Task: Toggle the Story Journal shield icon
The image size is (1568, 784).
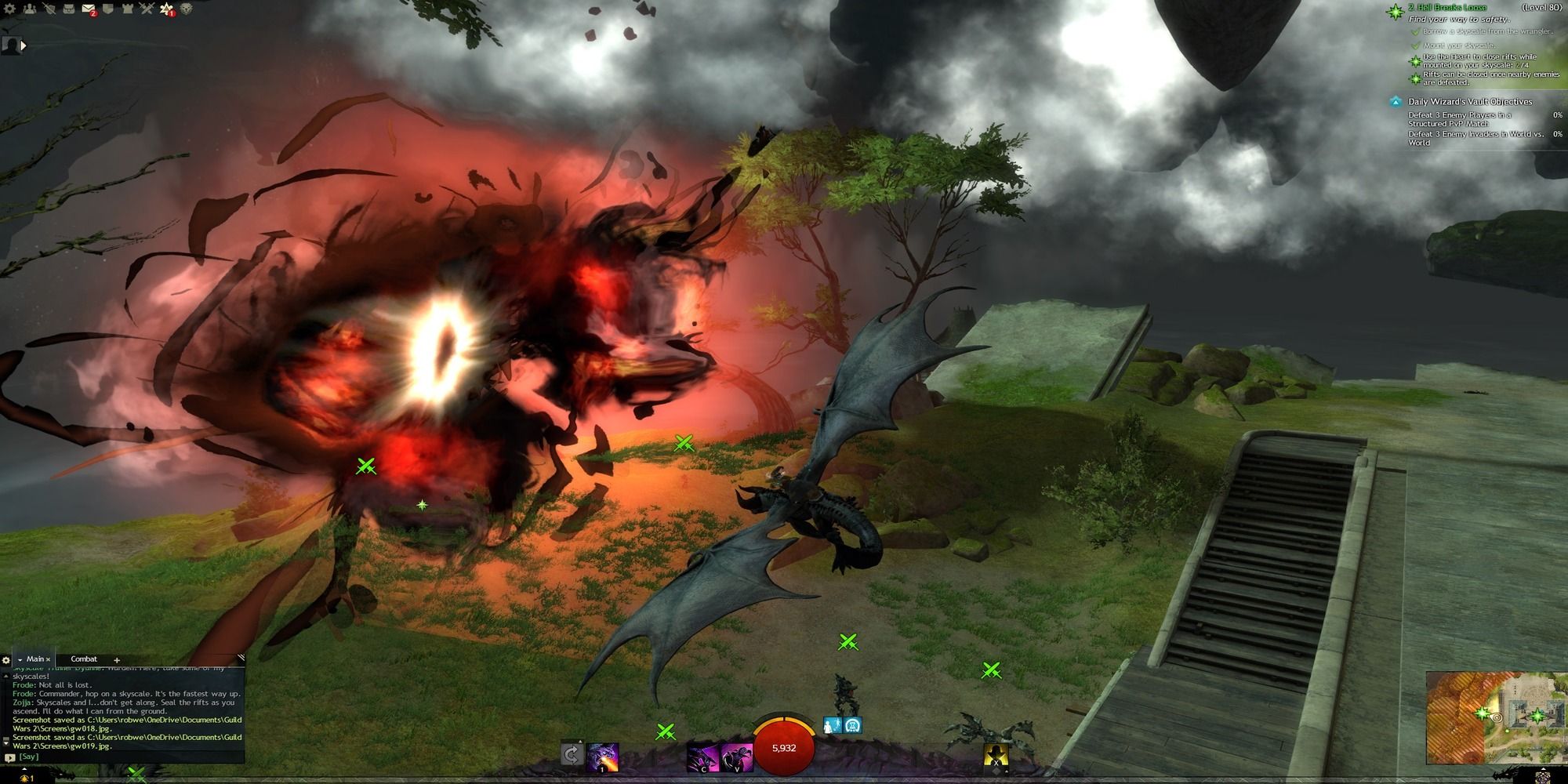Action: [x=107, y=9]
